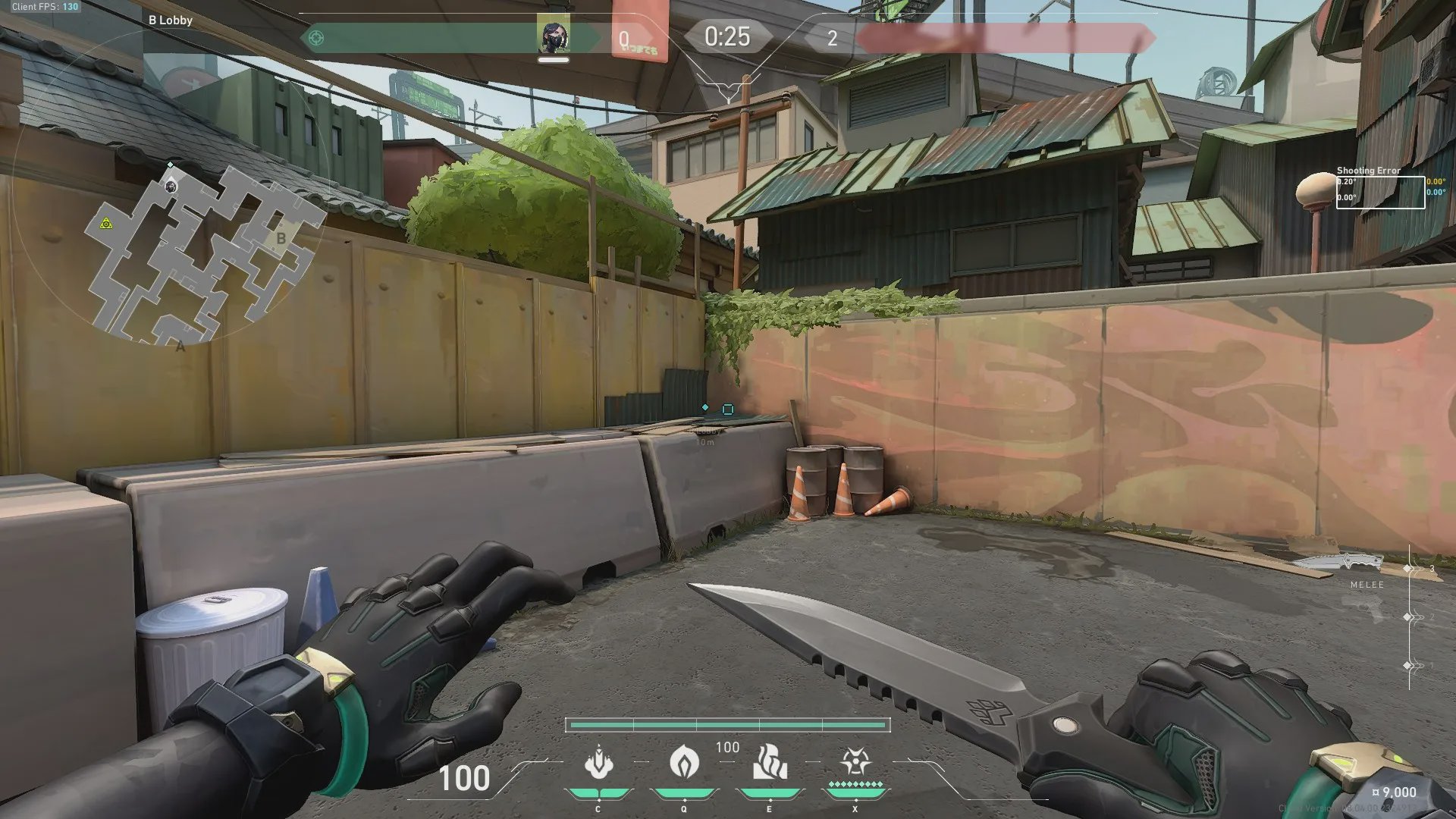Click the yellow marker icon on the minimap
1456x819 pixels.
click(106, 224)
